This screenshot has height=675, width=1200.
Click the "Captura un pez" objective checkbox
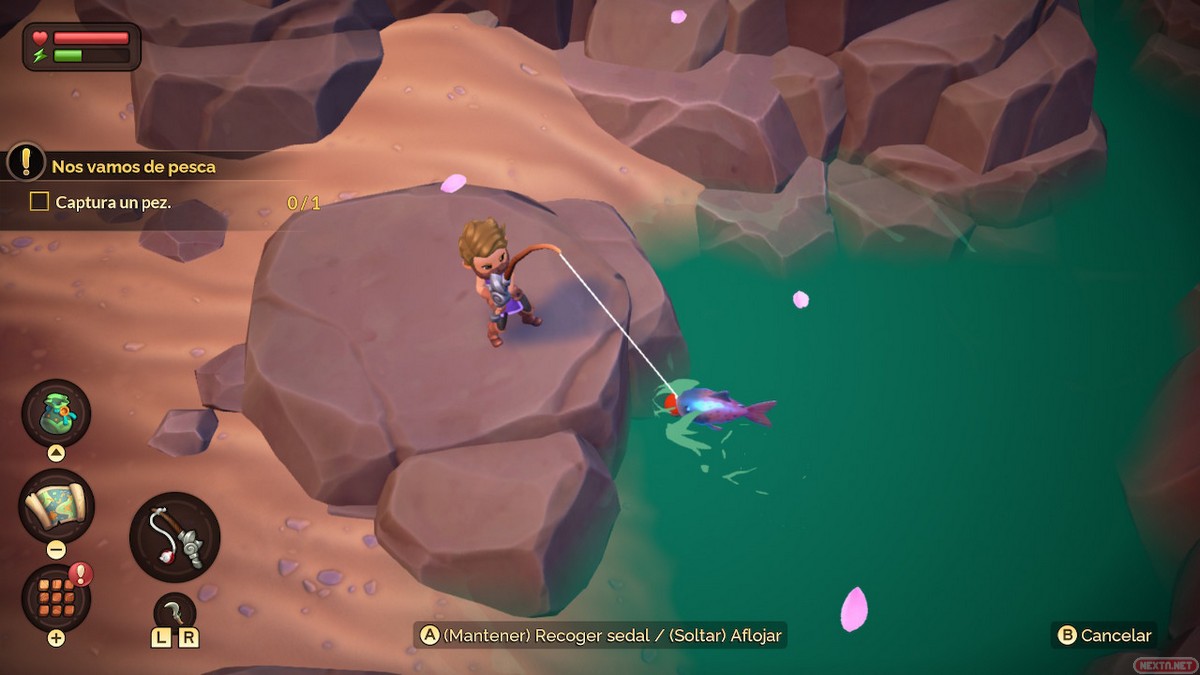tap(39, 202)
